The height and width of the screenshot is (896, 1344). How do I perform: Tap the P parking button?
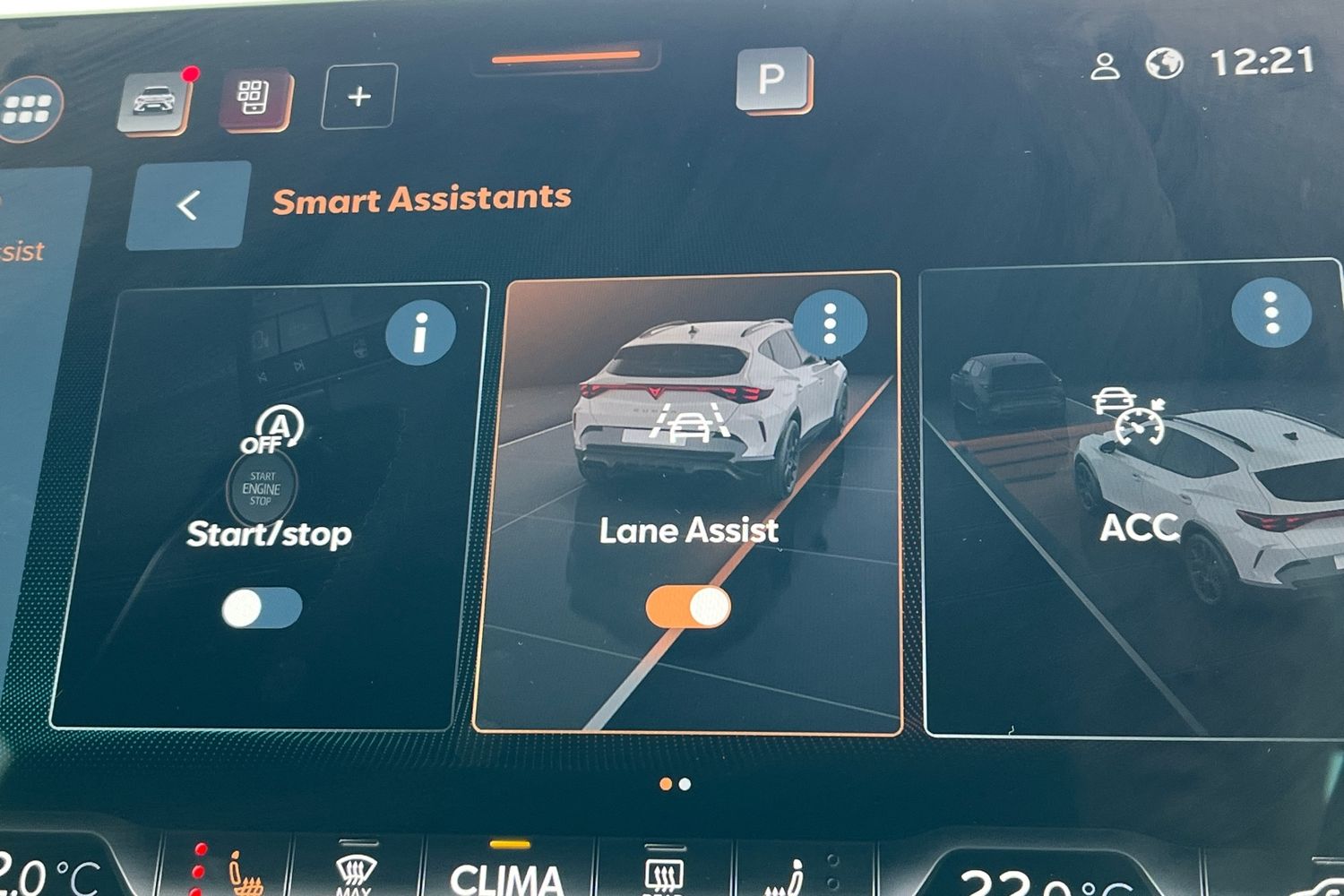pyautogui.click(x=772, y=80)
